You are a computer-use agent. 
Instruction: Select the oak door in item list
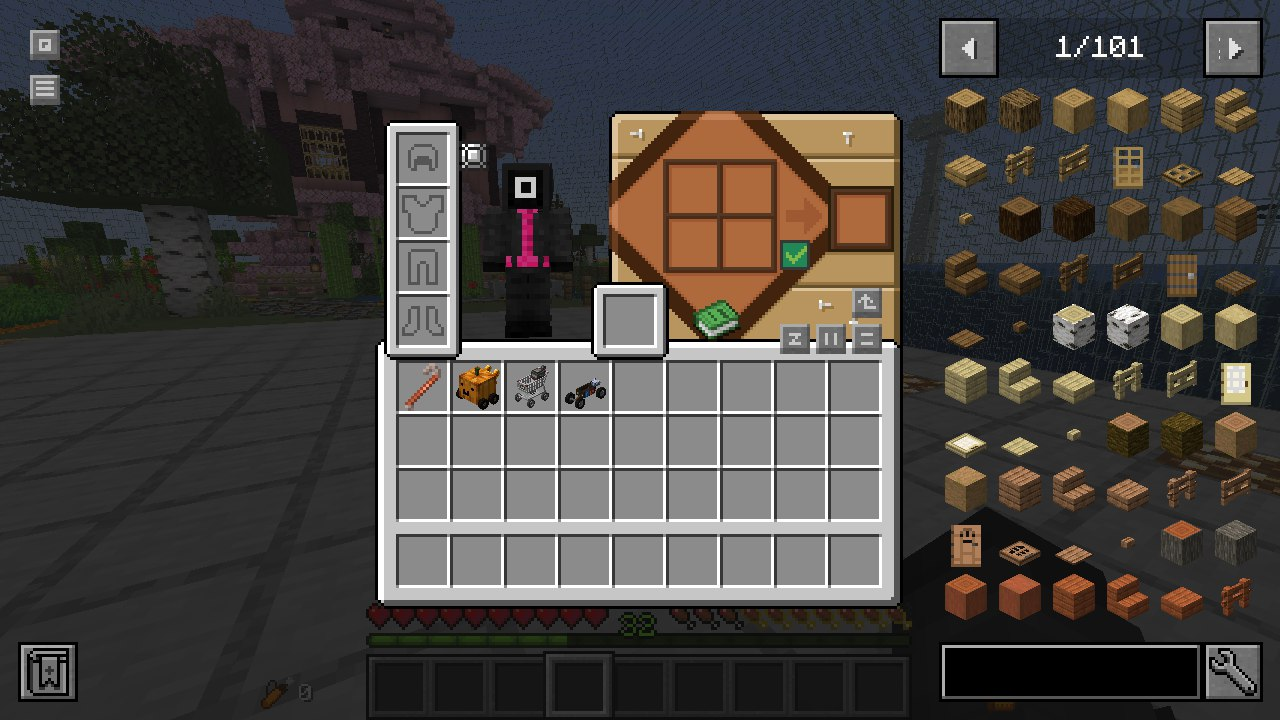(x=1128, y=166)
